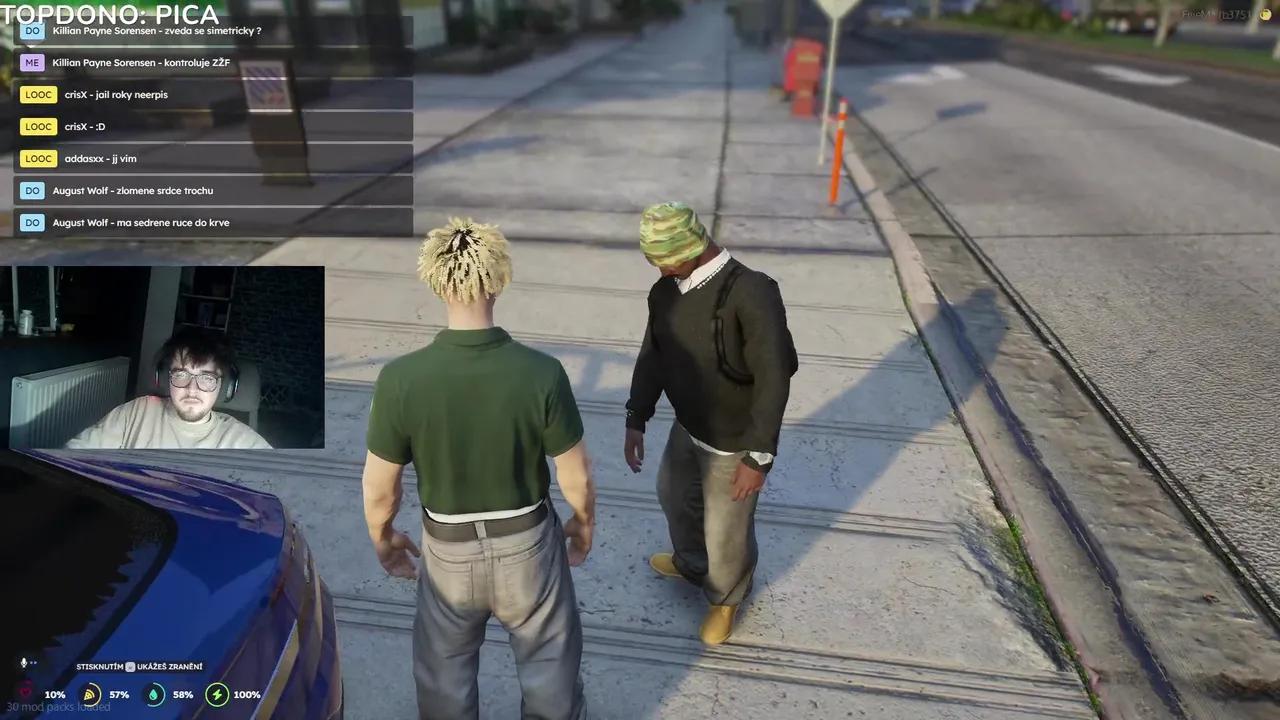This screenshot has width=1280, height=720.
Task: Click the TOPDONO: PICA stream title
Action: [110, 15]
